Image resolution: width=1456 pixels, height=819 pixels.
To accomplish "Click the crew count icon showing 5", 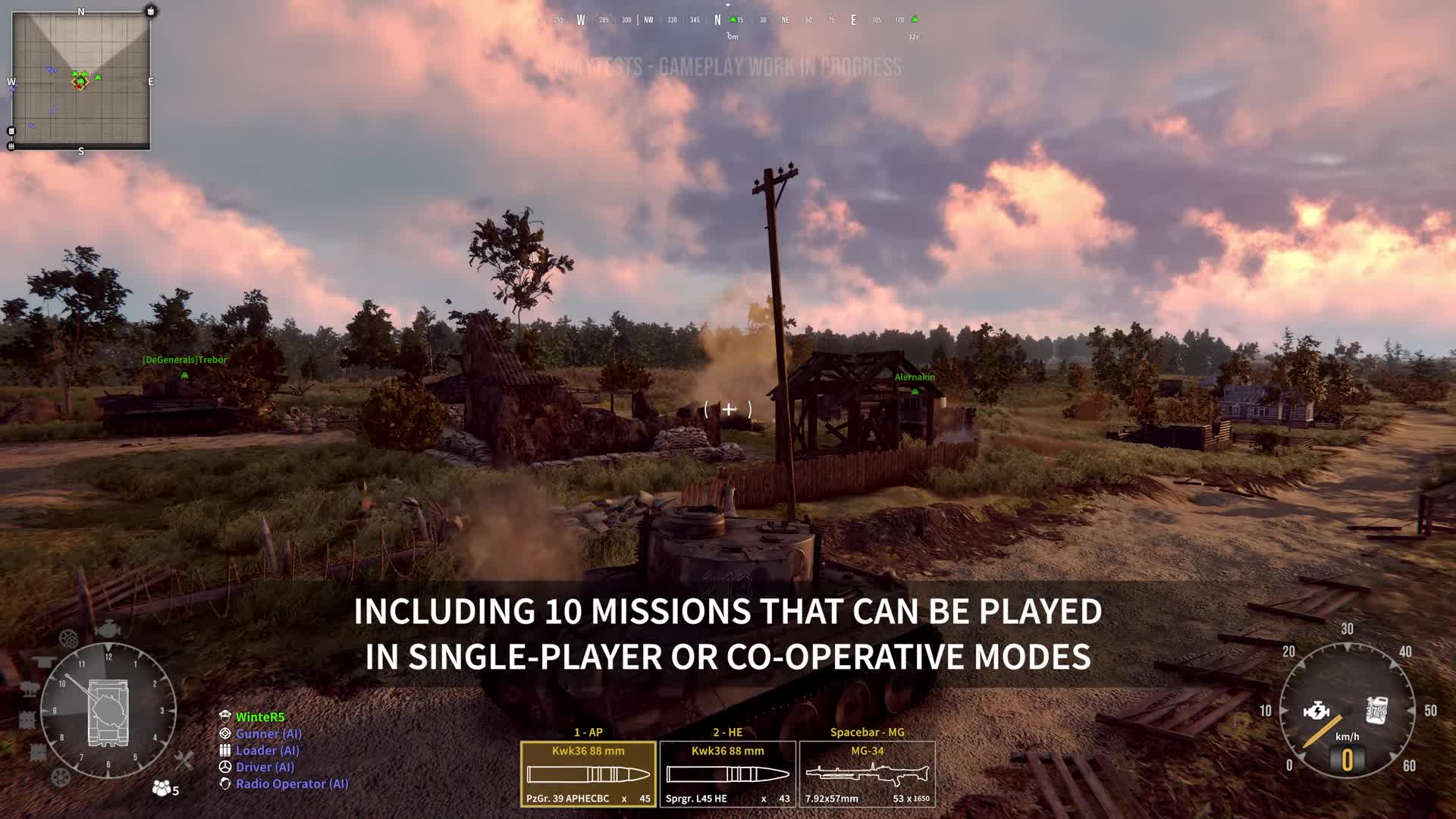I will (x=162, y=787).
